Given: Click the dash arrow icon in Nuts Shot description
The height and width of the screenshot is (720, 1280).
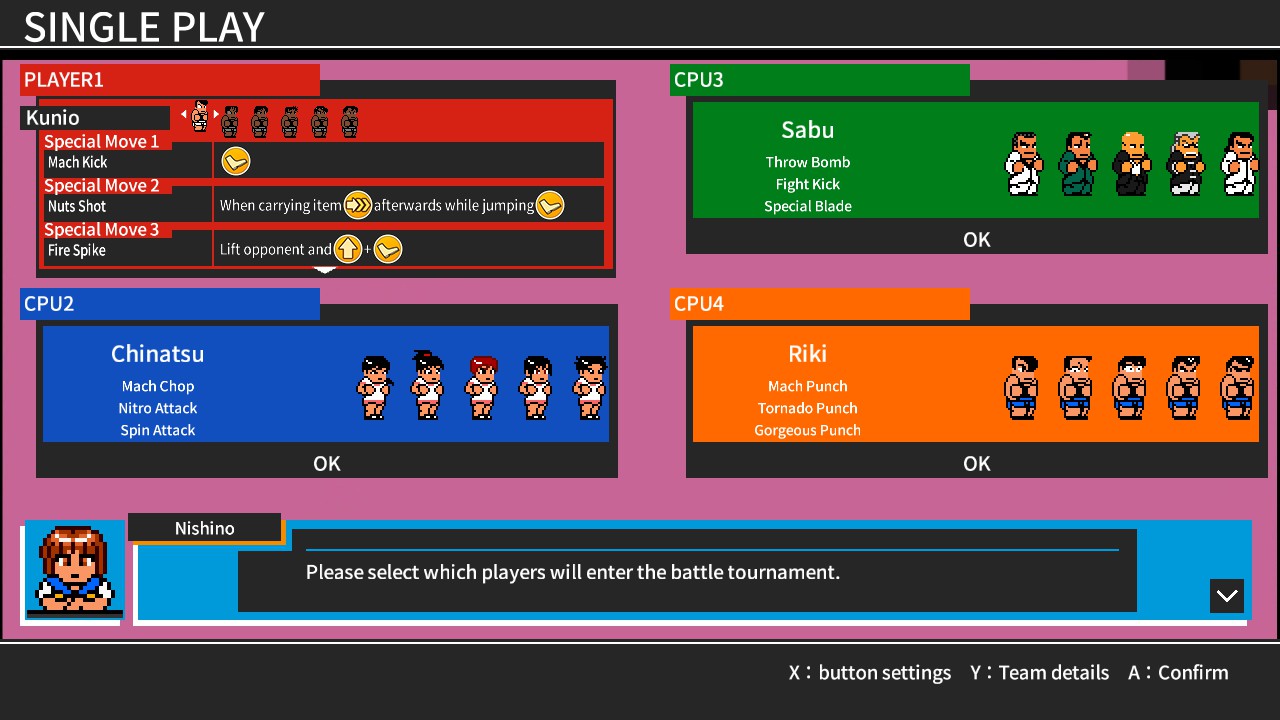Looking at the screenshot, I should [x=357, y=205].
